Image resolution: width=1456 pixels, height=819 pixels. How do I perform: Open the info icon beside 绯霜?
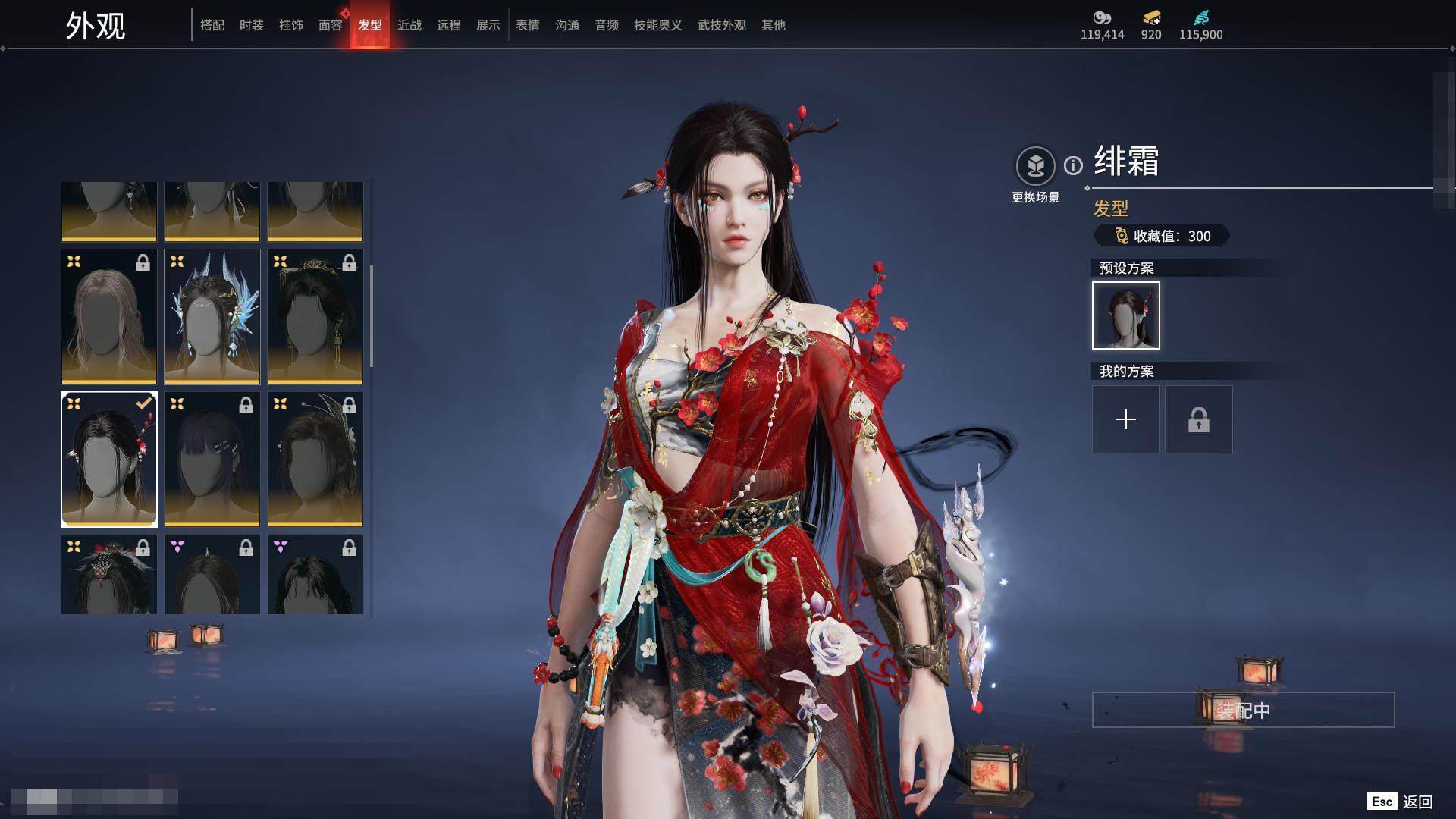tap(1073, 165)
